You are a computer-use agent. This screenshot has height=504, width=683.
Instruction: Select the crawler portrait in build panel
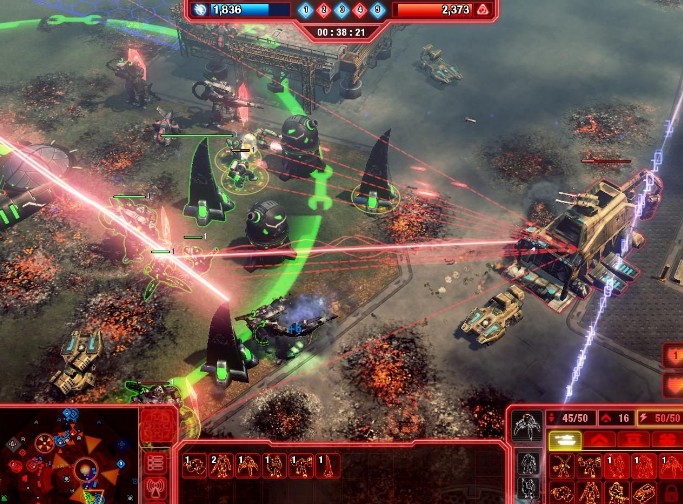point(528,426)
